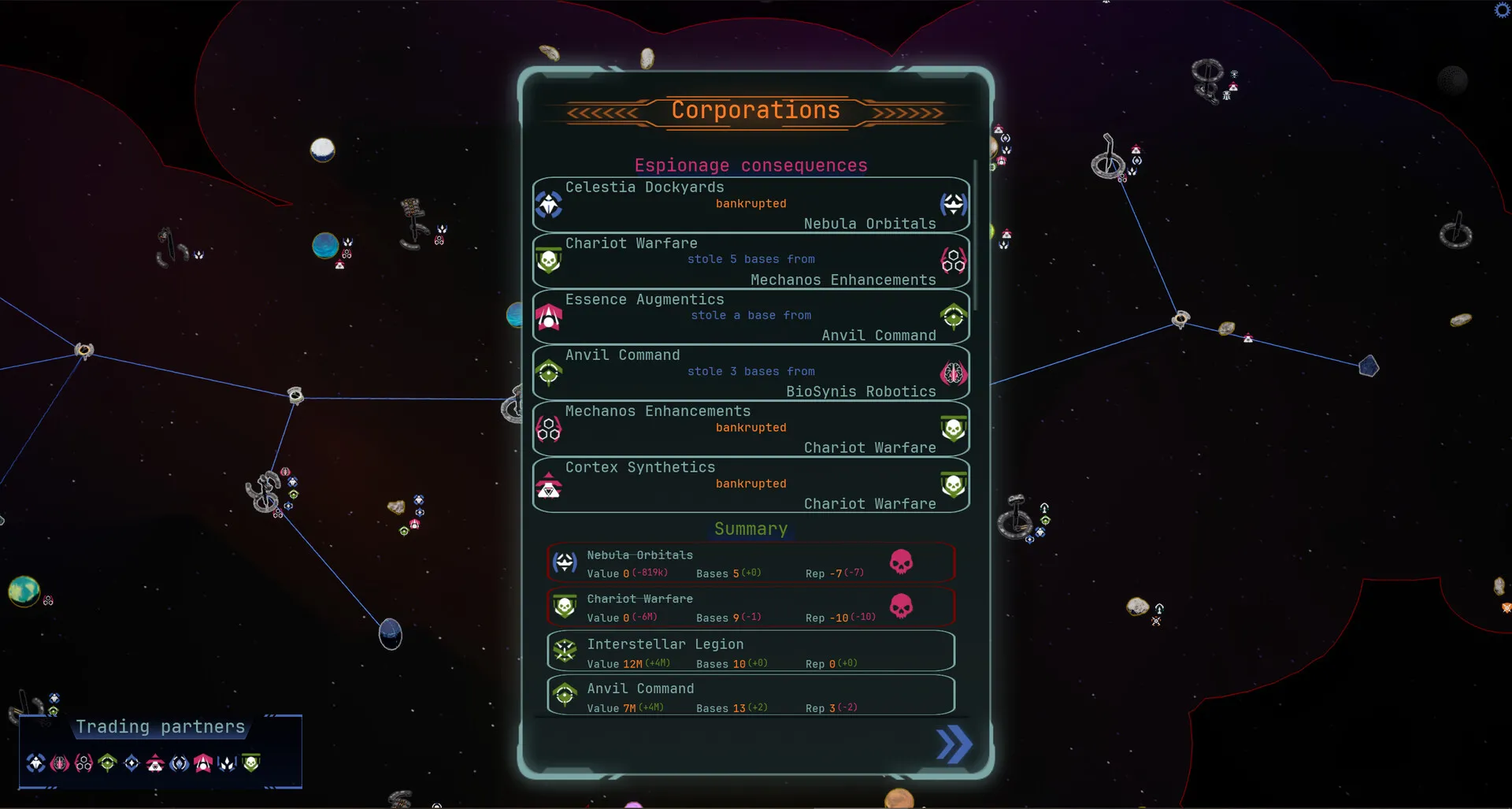The height and width of the screenshot is (809, 1512).
Task: Select the Chariot Warfare summary card
Action: (x=750, y=607)
